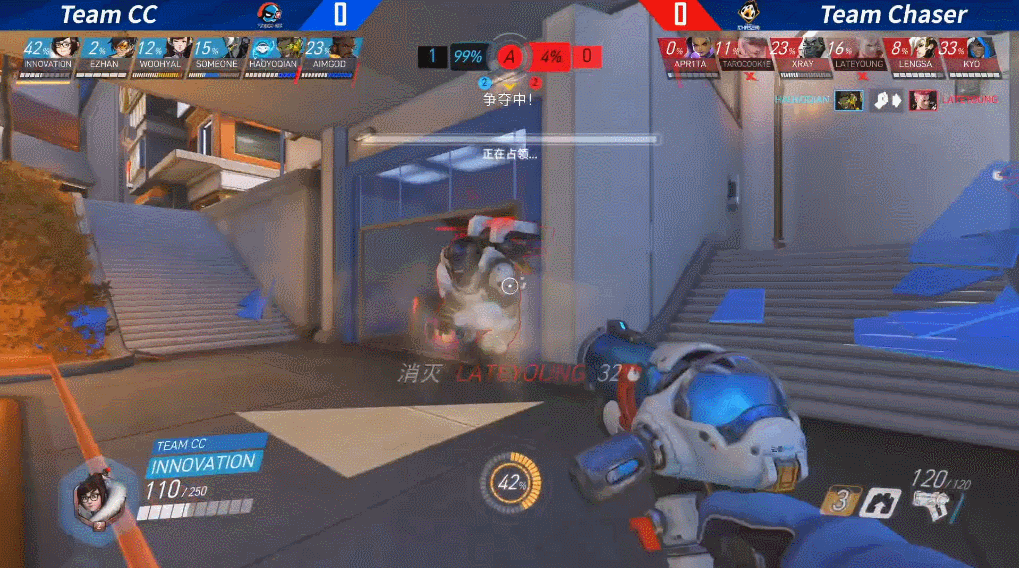
Task: Pick HAOYOQIAN's player card
Action: coord(272,52)
